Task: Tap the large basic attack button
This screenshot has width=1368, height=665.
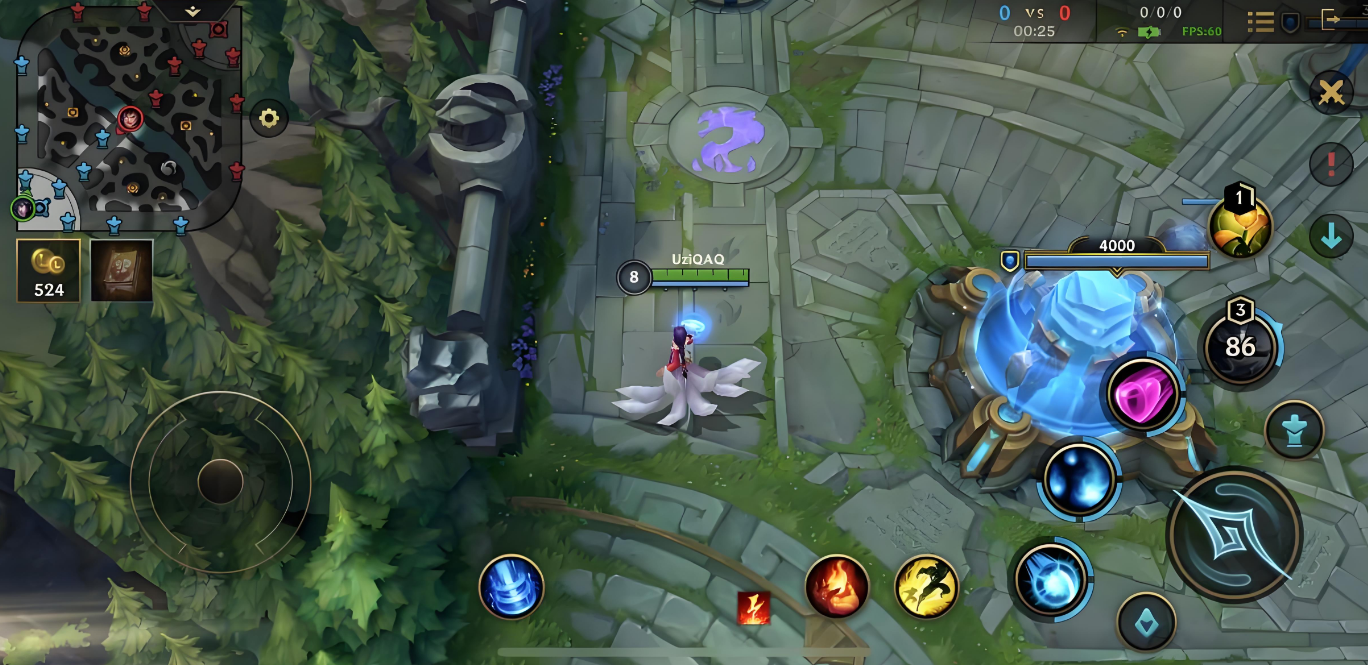Action: pyautogui.click(x=1234, y=534)
